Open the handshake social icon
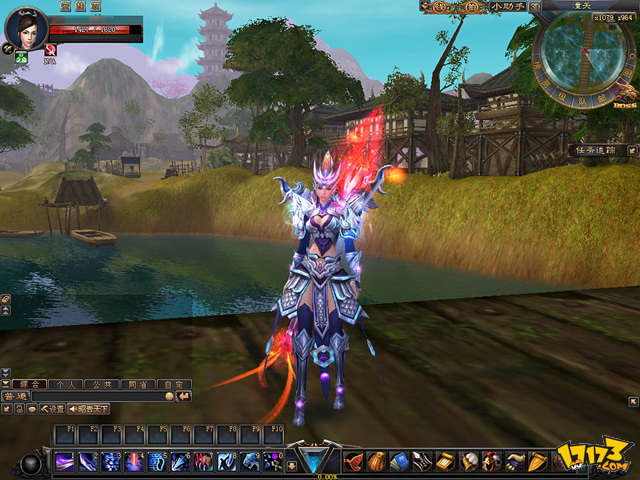The height and width of the screenshot is (480, 640). pos(515,461)
